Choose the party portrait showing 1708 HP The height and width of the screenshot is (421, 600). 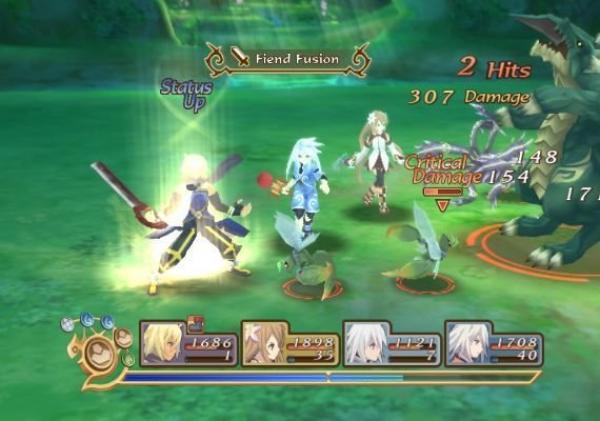(468, 344)
